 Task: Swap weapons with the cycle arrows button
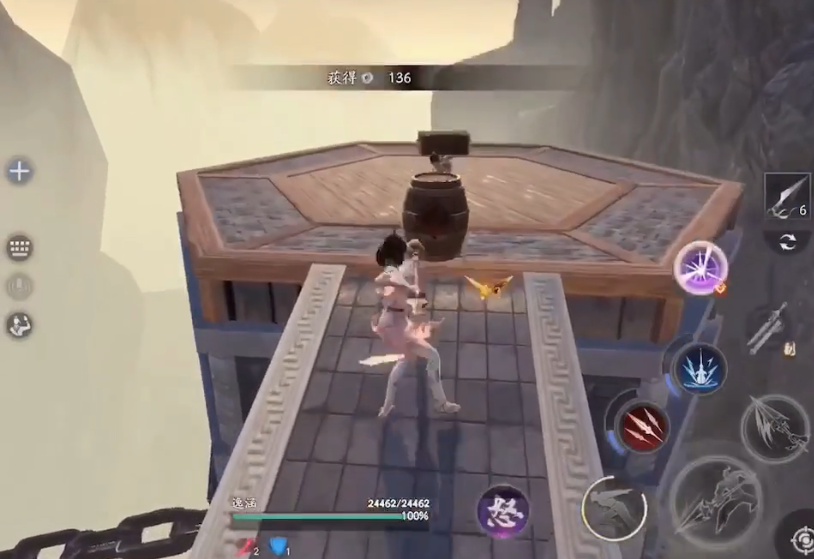[786, 242]
